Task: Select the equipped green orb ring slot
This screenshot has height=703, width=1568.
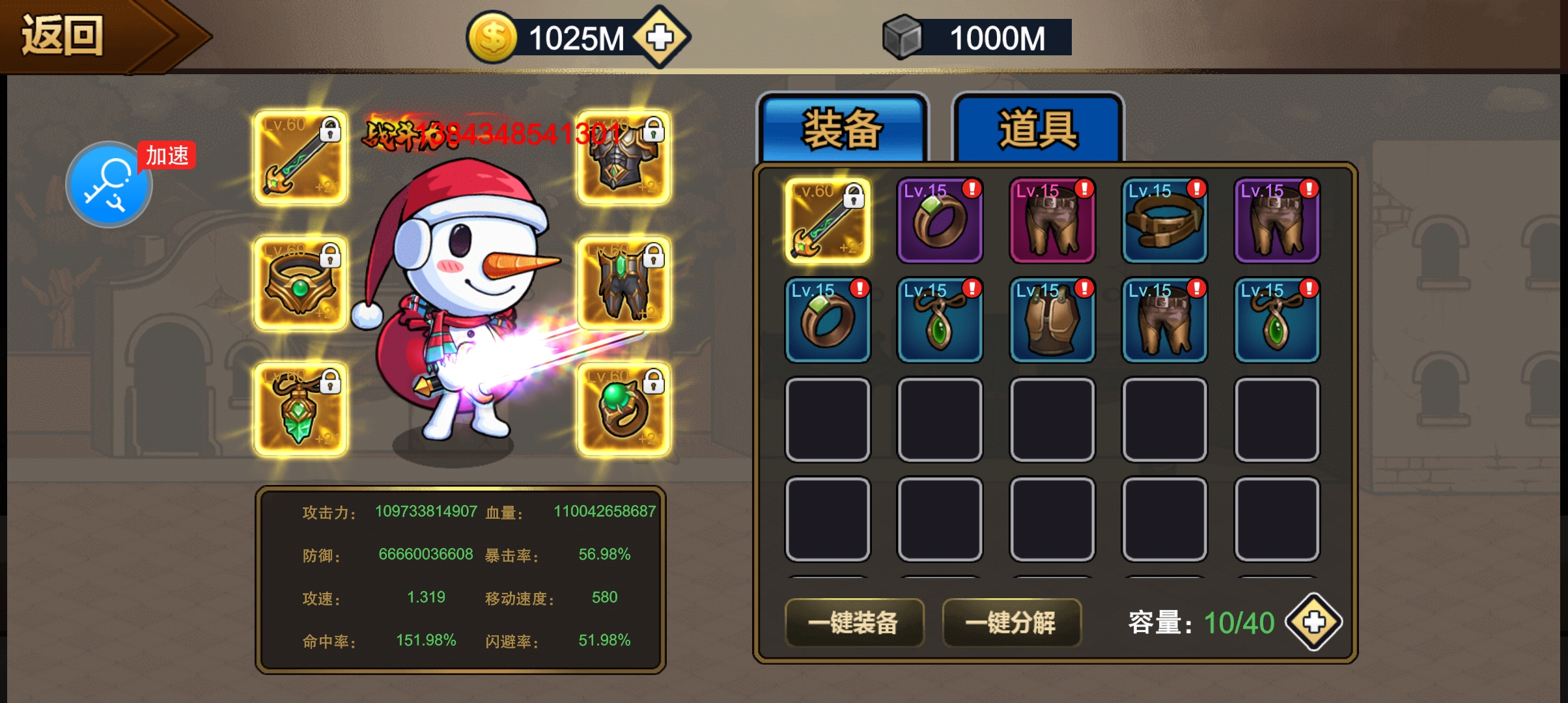Action: point(623,409)
